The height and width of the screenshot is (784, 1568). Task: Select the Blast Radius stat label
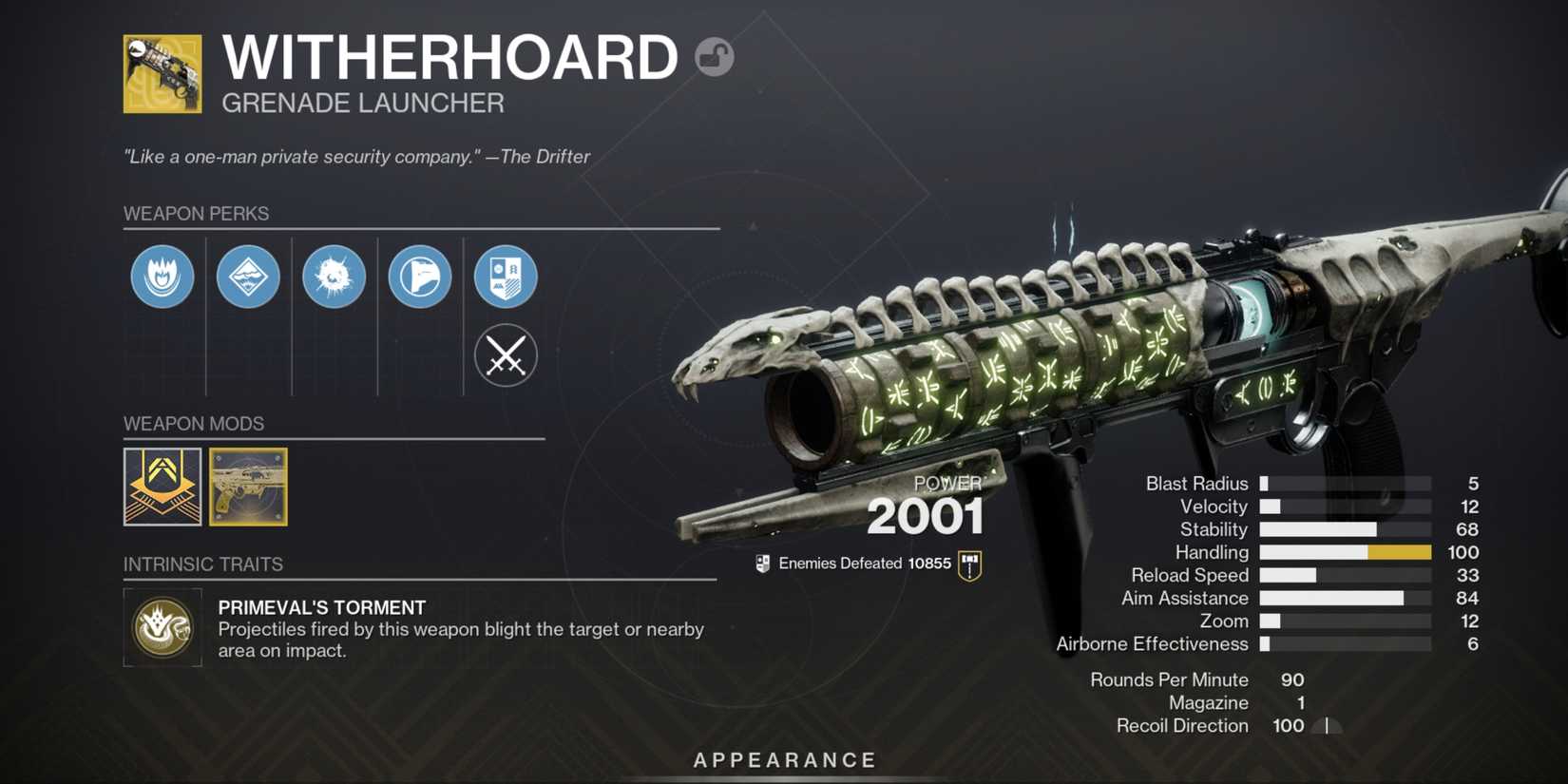pos(1196,483)
